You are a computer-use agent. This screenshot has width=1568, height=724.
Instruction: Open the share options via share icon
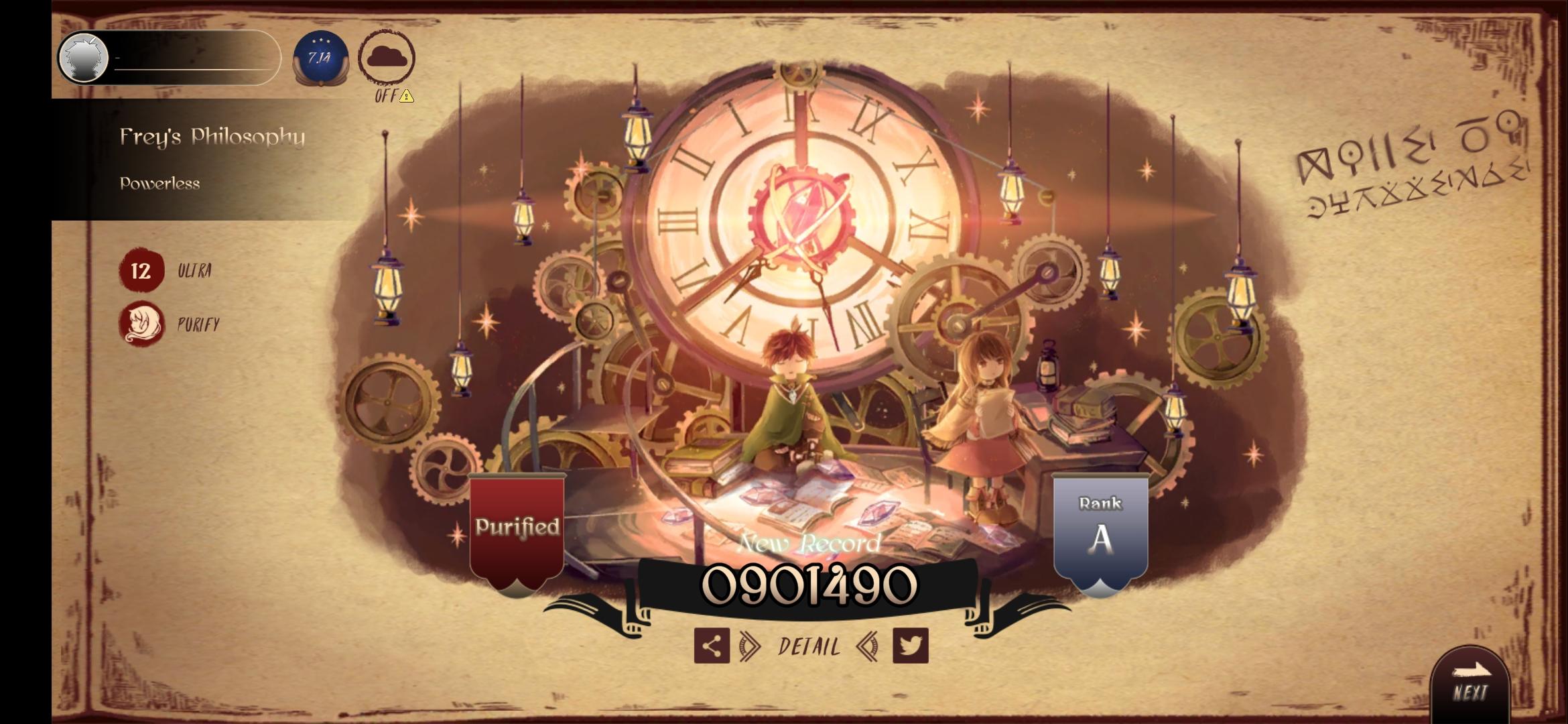pyautogui.click(x=712, y=647)
